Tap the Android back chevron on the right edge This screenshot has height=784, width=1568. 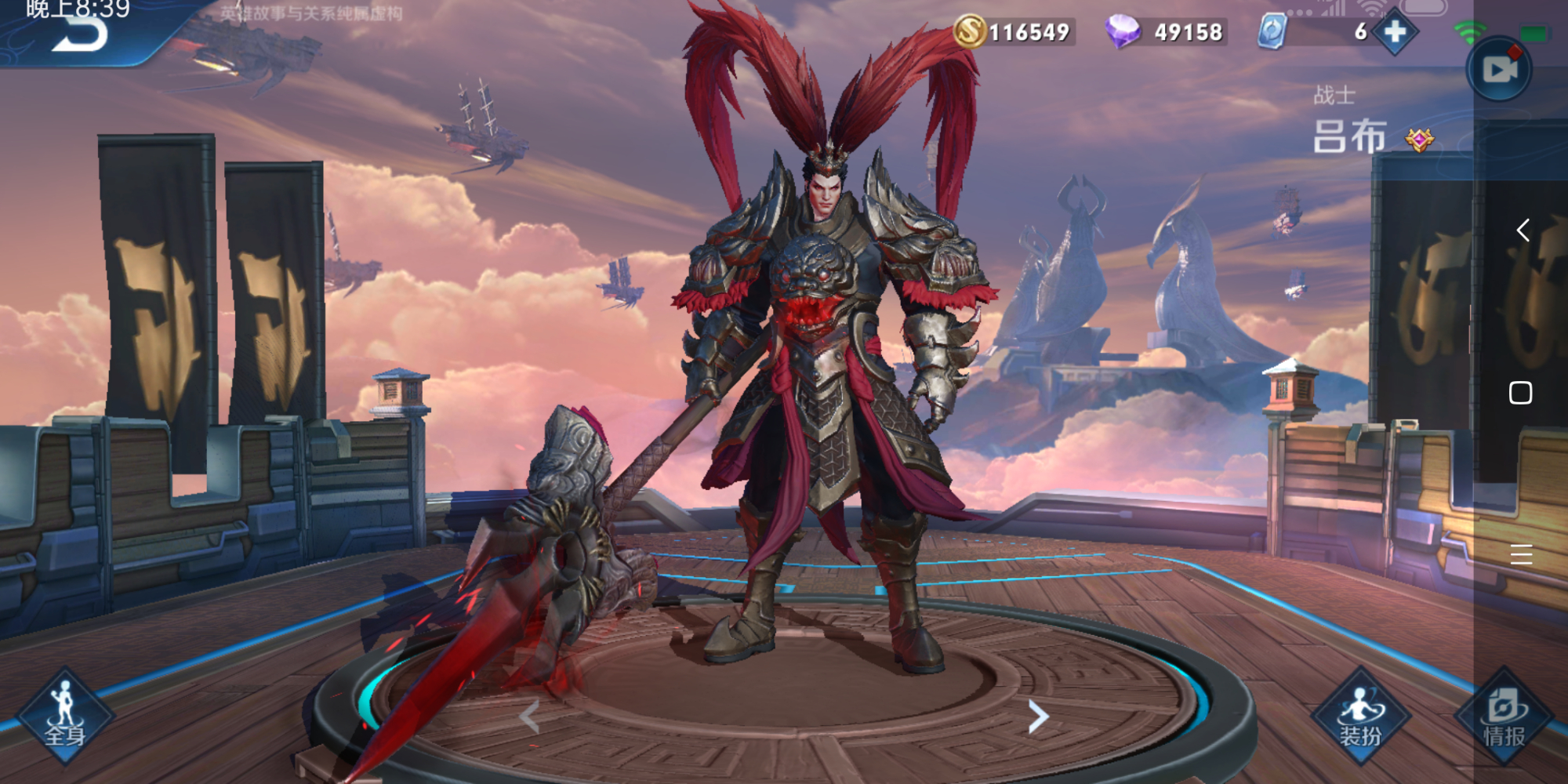pyautogui.click(x=1524, y=230)
